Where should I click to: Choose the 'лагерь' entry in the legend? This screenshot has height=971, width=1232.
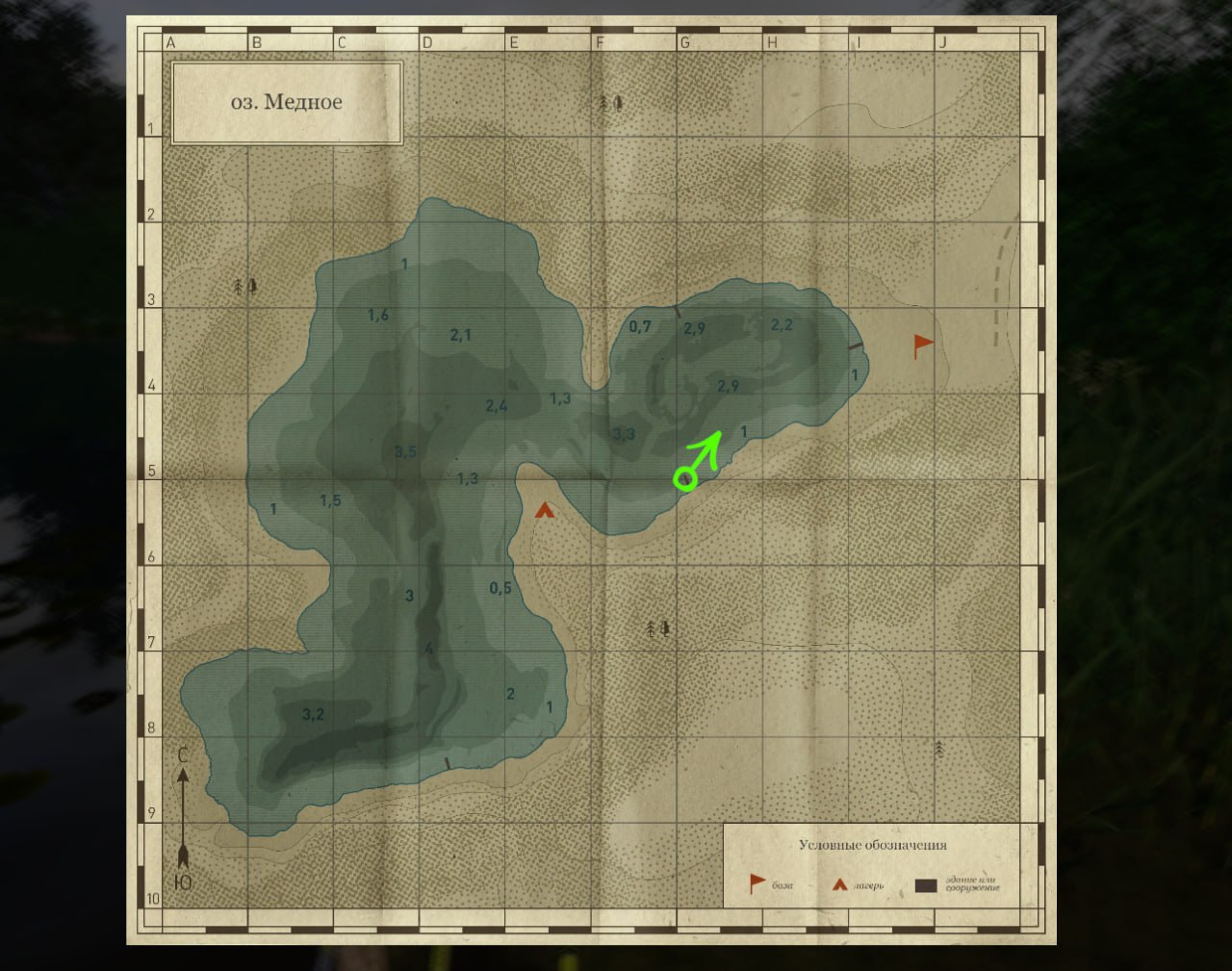(x=840, y=884)
